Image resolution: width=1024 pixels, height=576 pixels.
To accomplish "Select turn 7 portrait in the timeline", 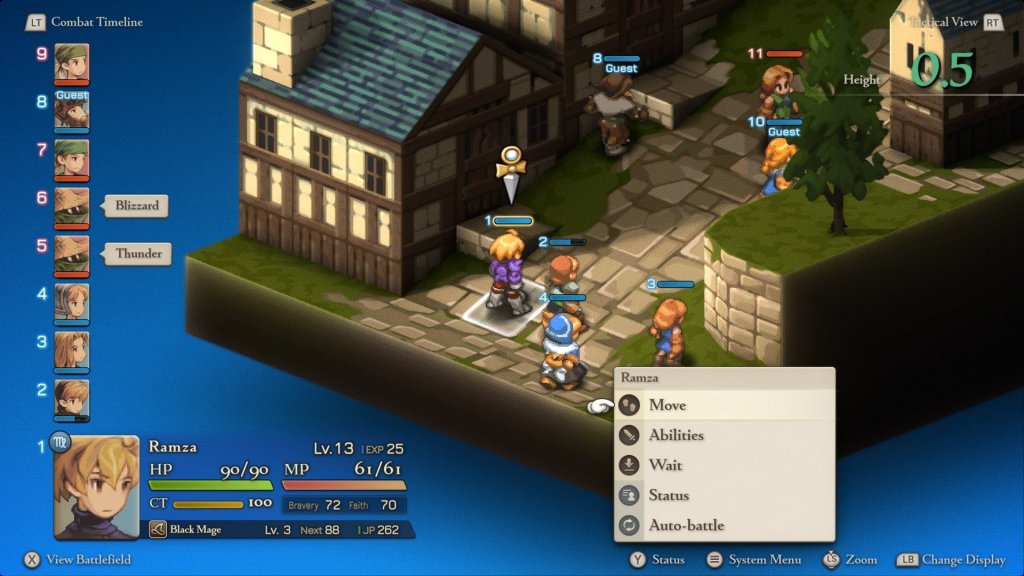I will click(x=71, y=158).
